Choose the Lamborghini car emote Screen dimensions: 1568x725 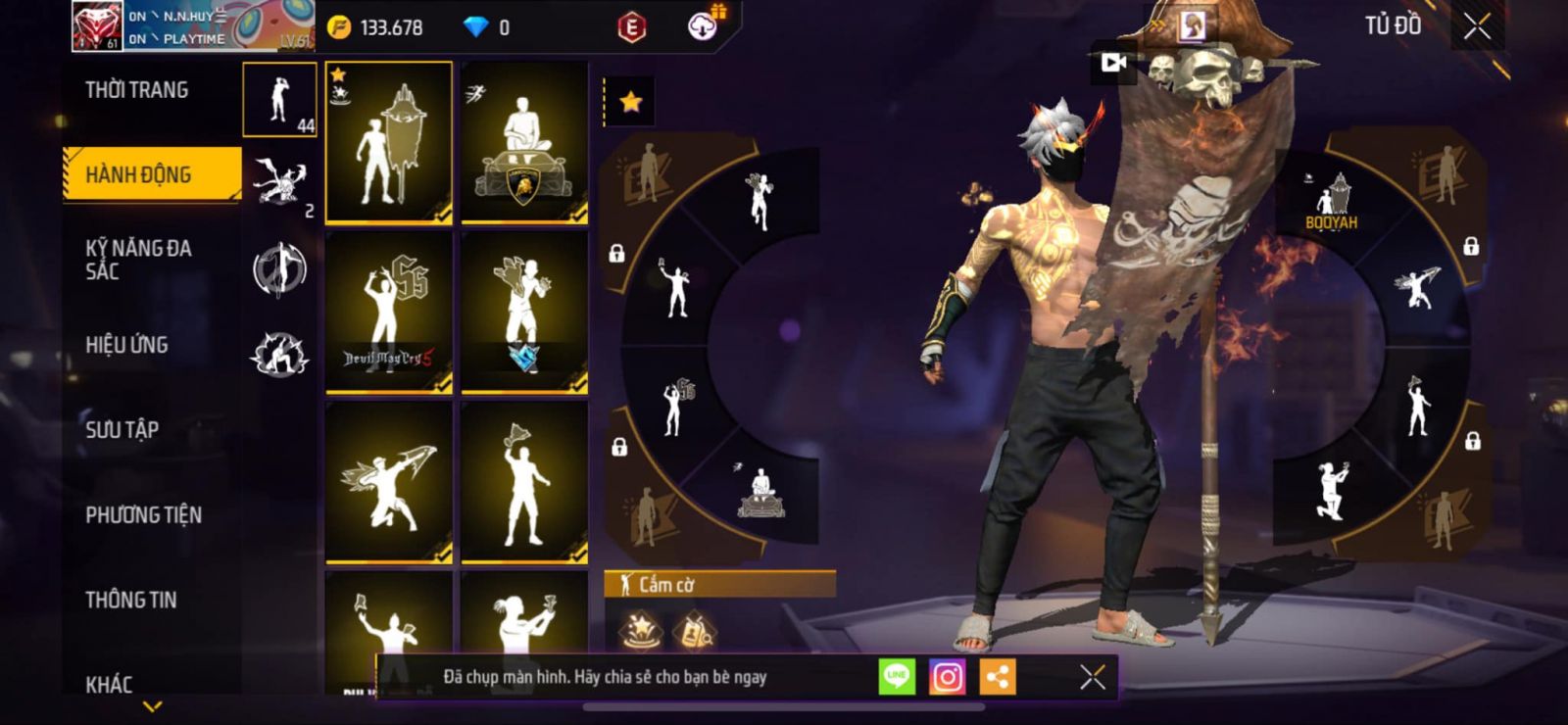524,142
